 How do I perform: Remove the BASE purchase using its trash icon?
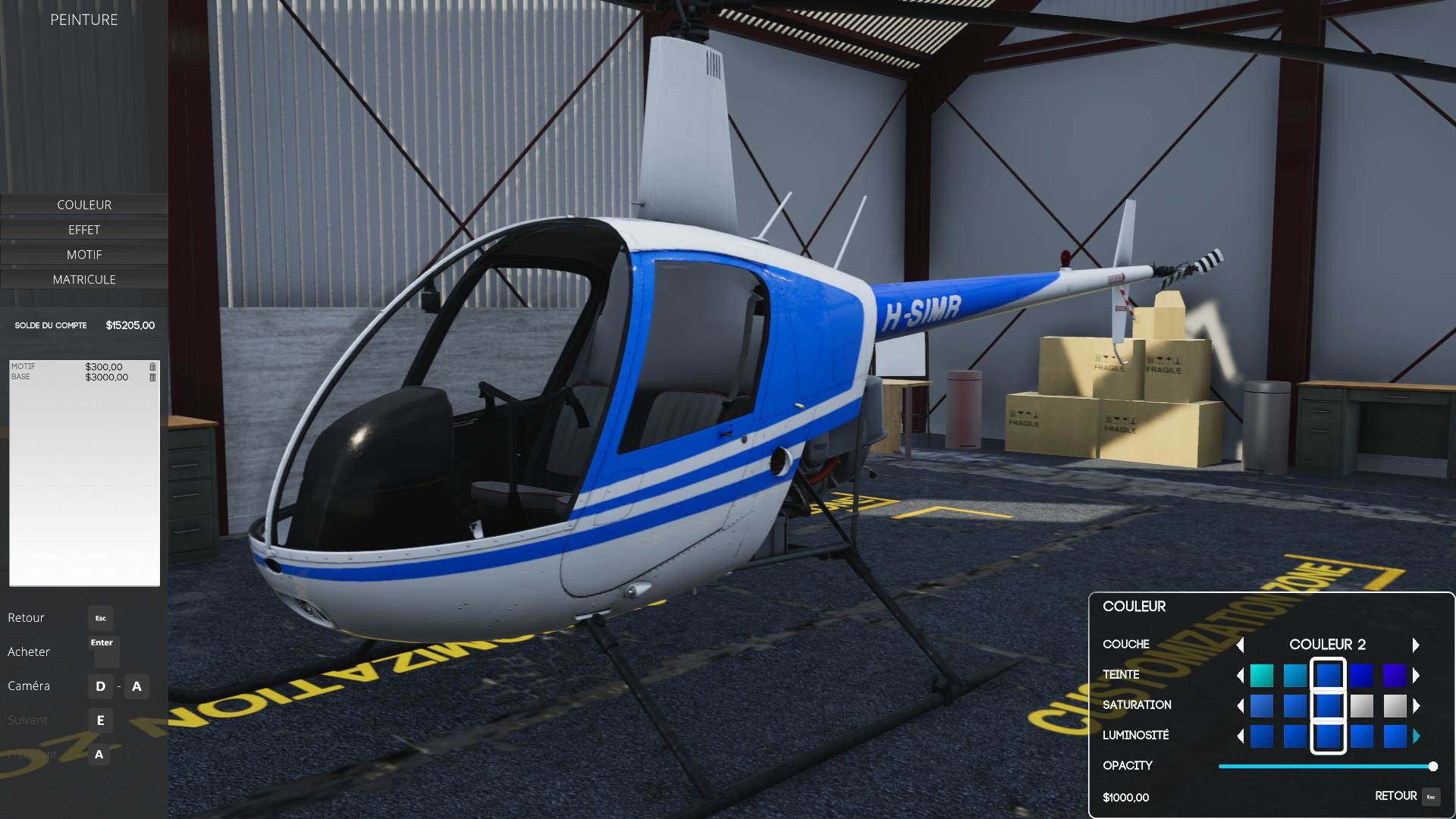(x=152, y=376)
